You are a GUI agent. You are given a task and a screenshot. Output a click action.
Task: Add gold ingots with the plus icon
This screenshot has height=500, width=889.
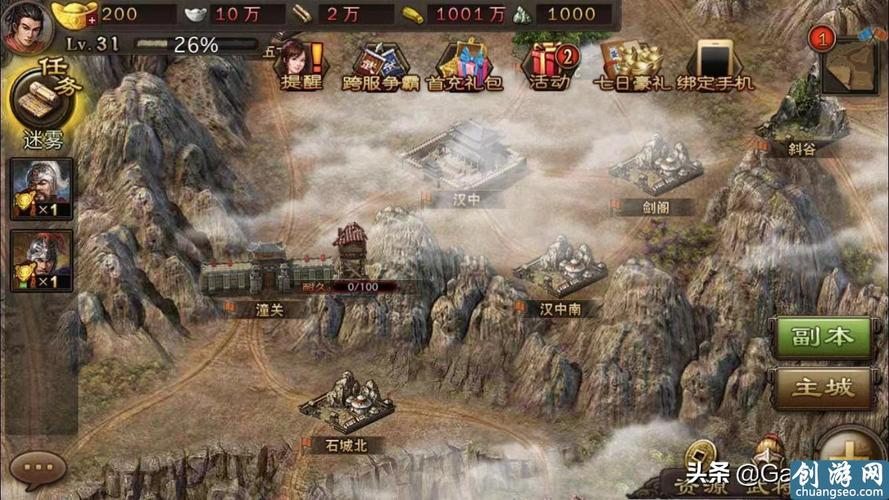(92, 18)
